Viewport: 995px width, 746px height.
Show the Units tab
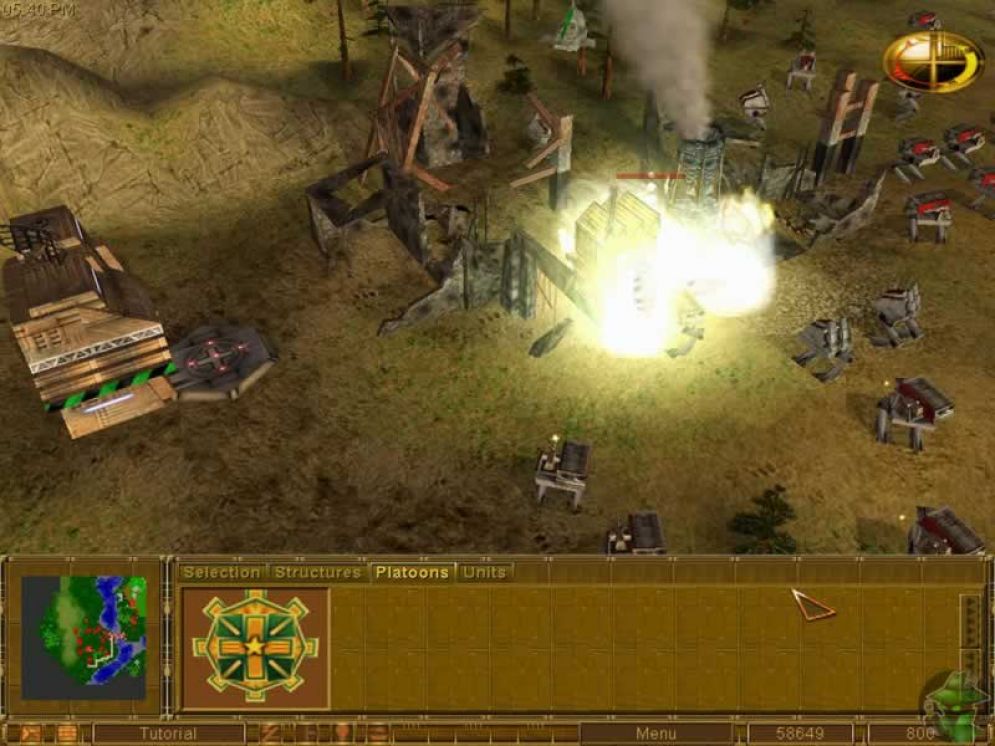(x=484, y=572)
